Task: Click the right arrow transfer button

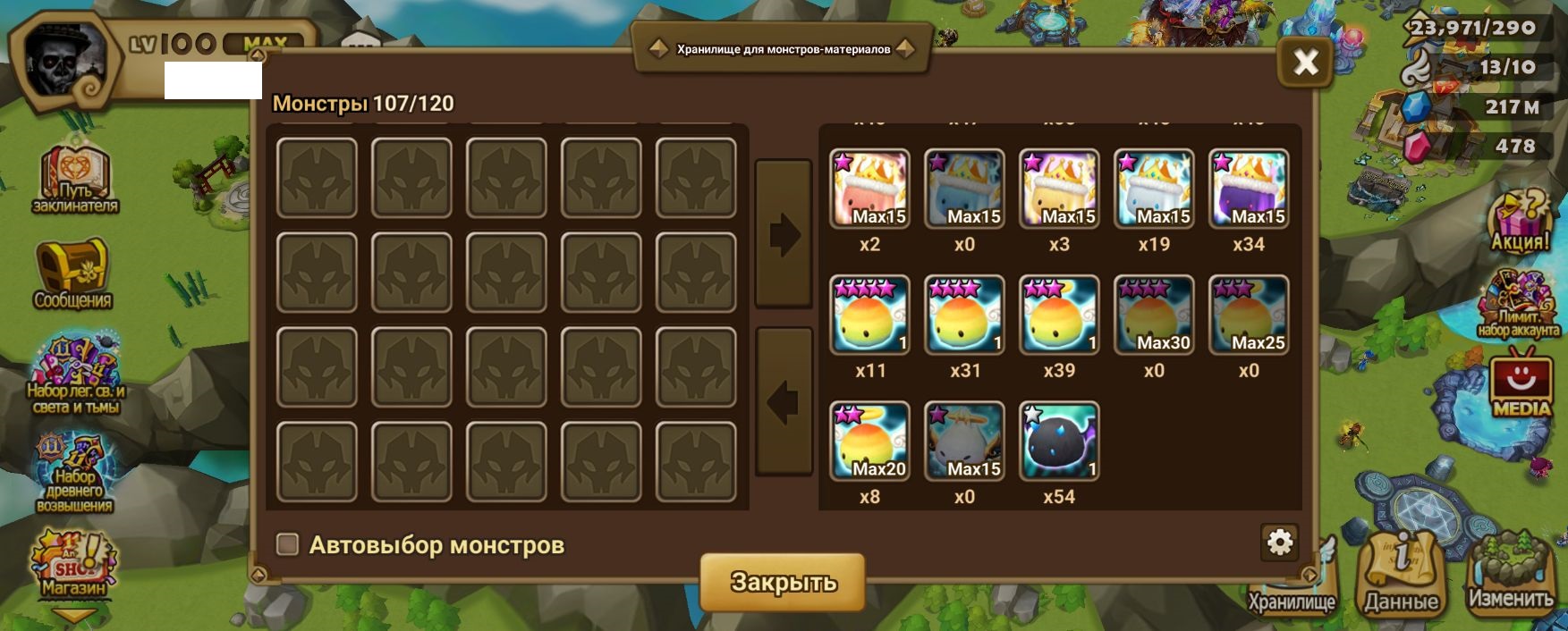Action: pyautogui.click(x=784, y=235)
